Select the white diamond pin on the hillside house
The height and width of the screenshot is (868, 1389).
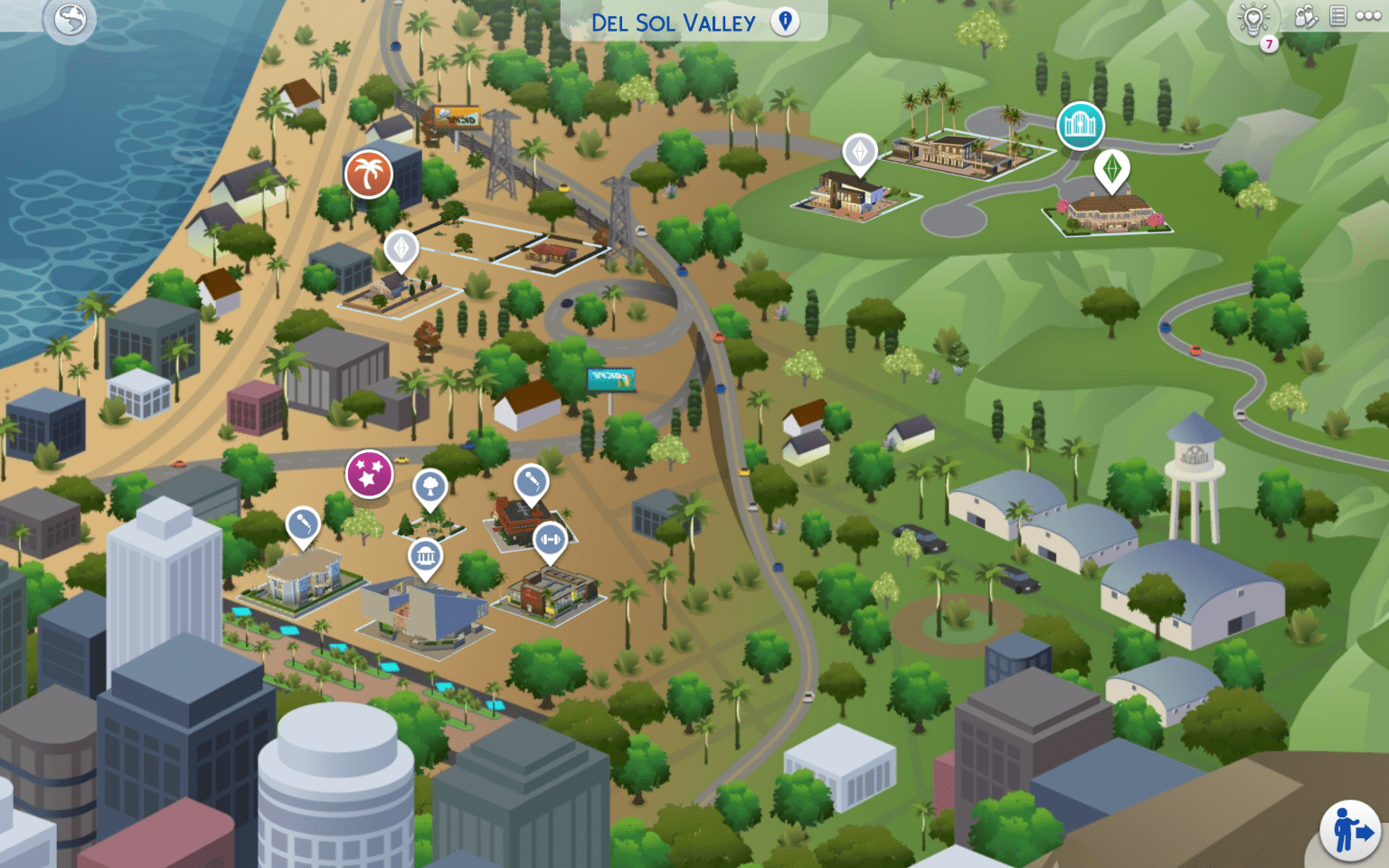[x=860, y=151]
